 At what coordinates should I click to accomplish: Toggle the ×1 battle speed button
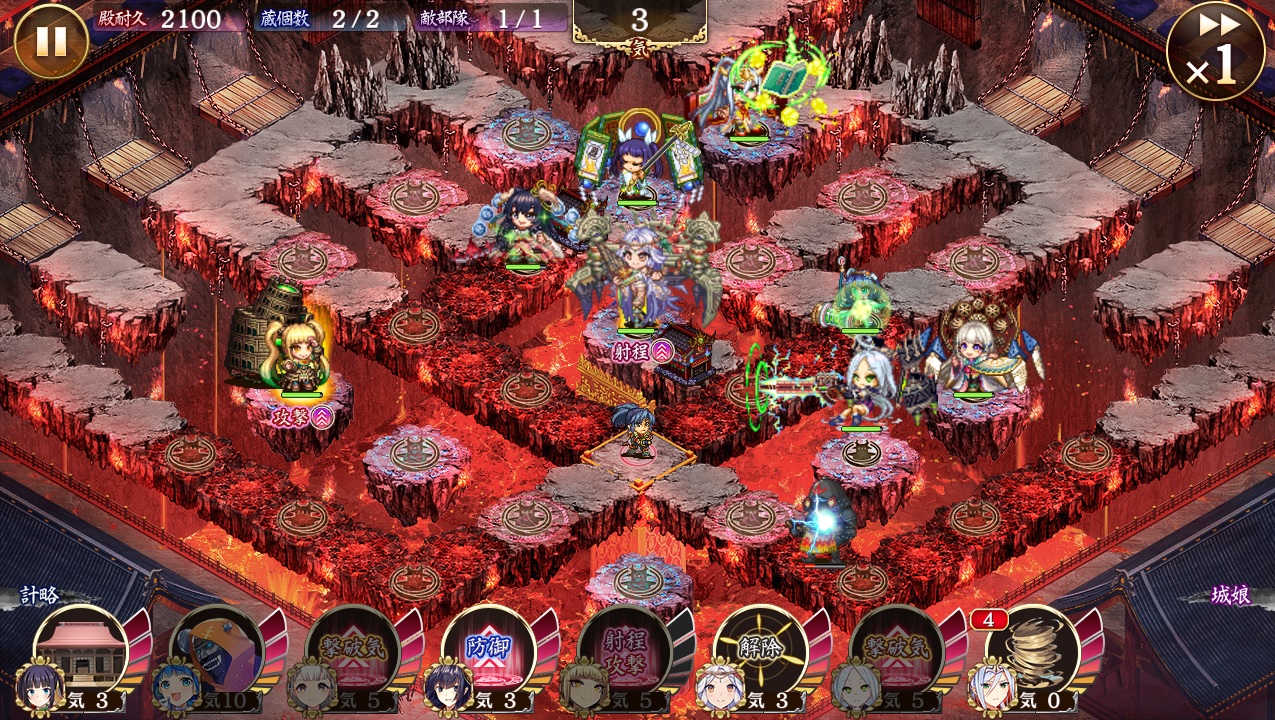click(x=1215, y=51)
